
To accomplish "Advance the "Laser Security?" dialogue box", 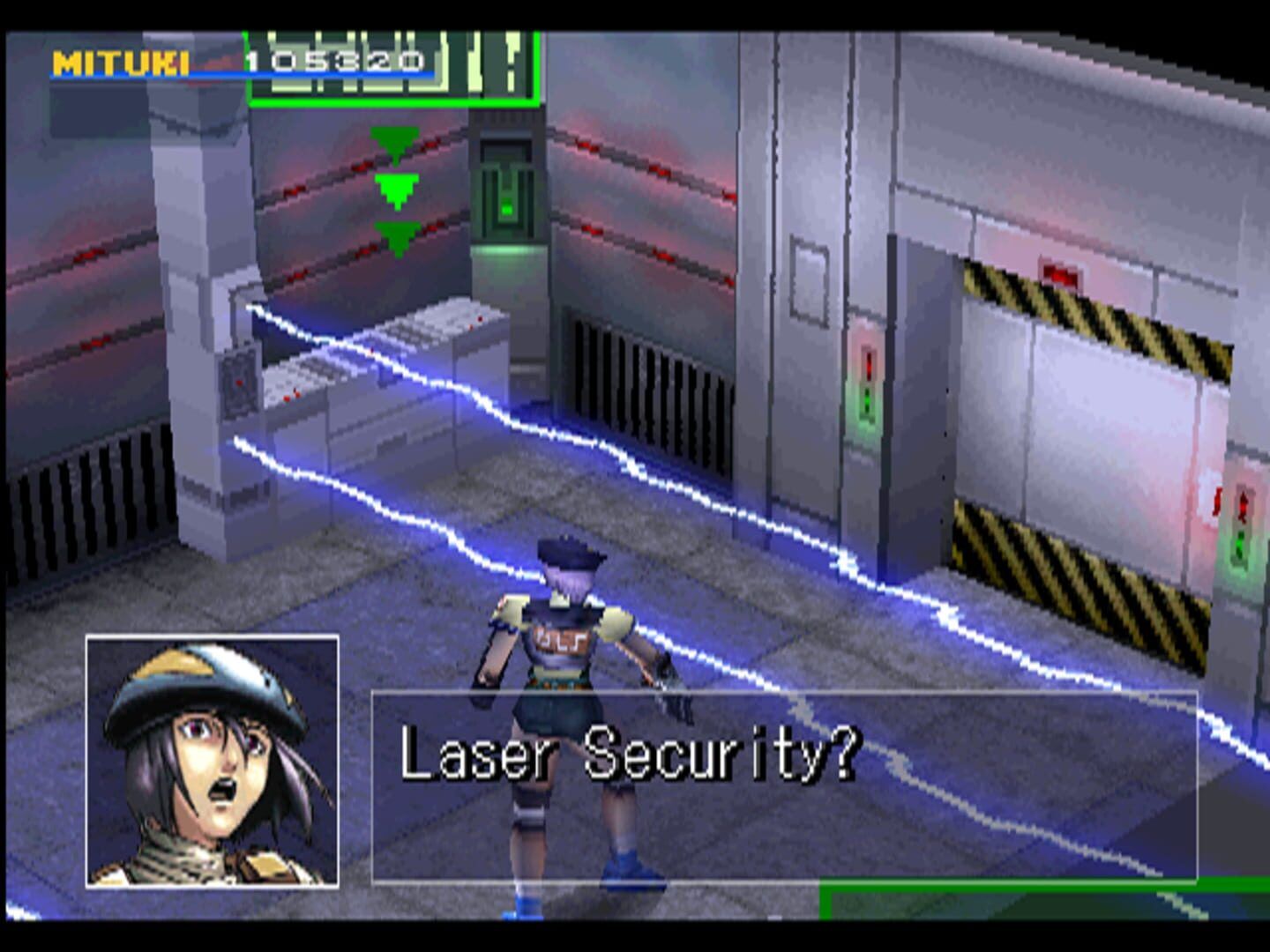I will 783,785.
